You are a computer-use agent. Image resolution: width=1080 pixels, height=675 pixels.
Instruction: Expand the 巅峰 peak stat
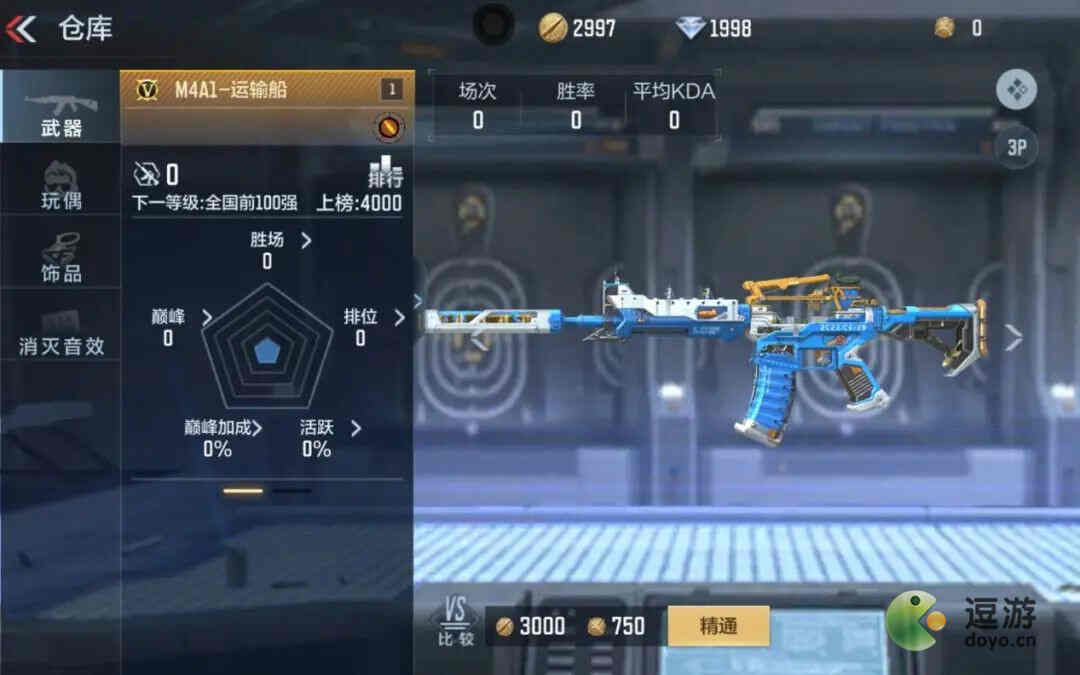tap(180, 317)
